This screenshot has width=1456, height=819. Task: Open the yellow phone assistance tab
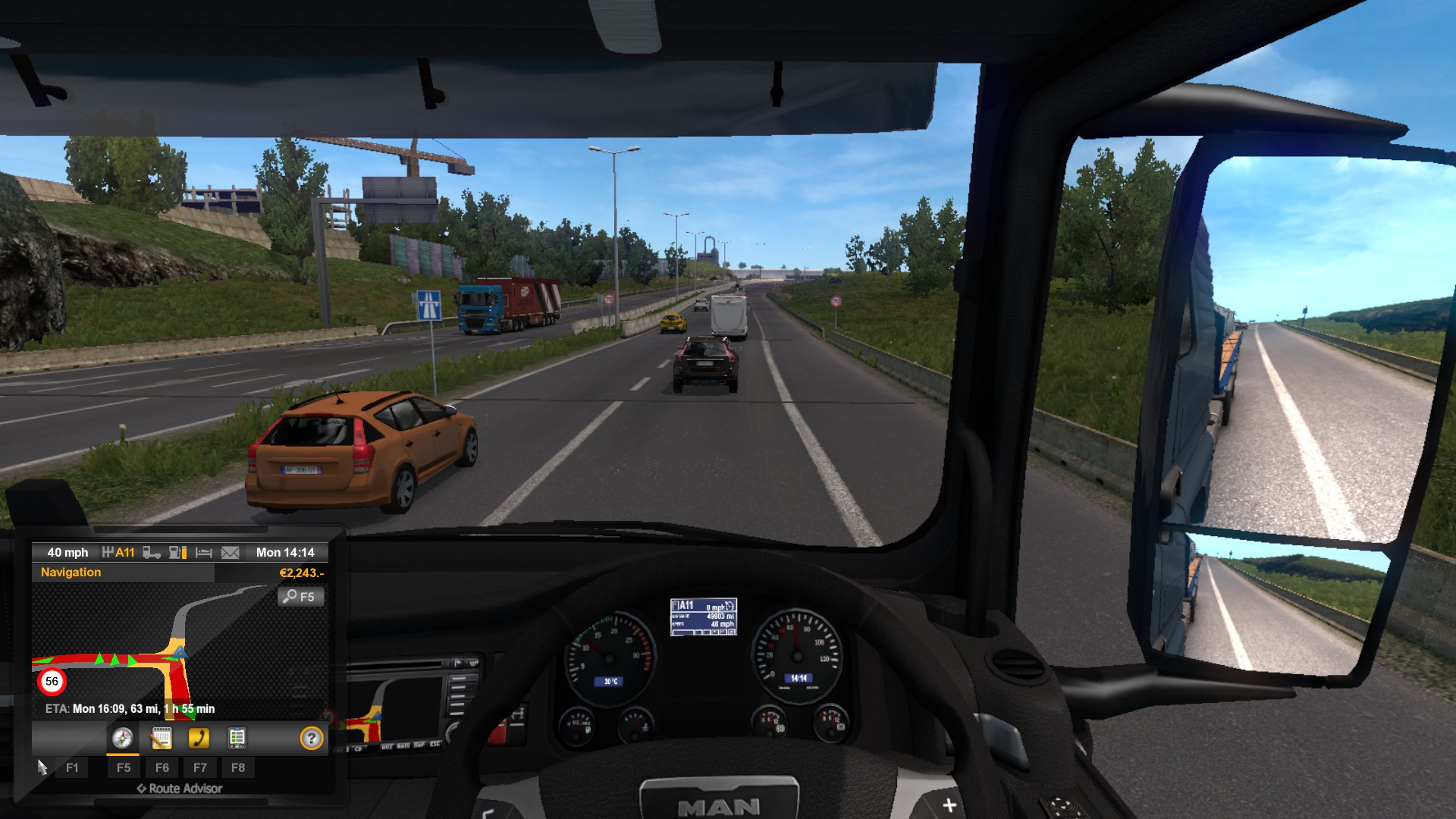[199, 738]
